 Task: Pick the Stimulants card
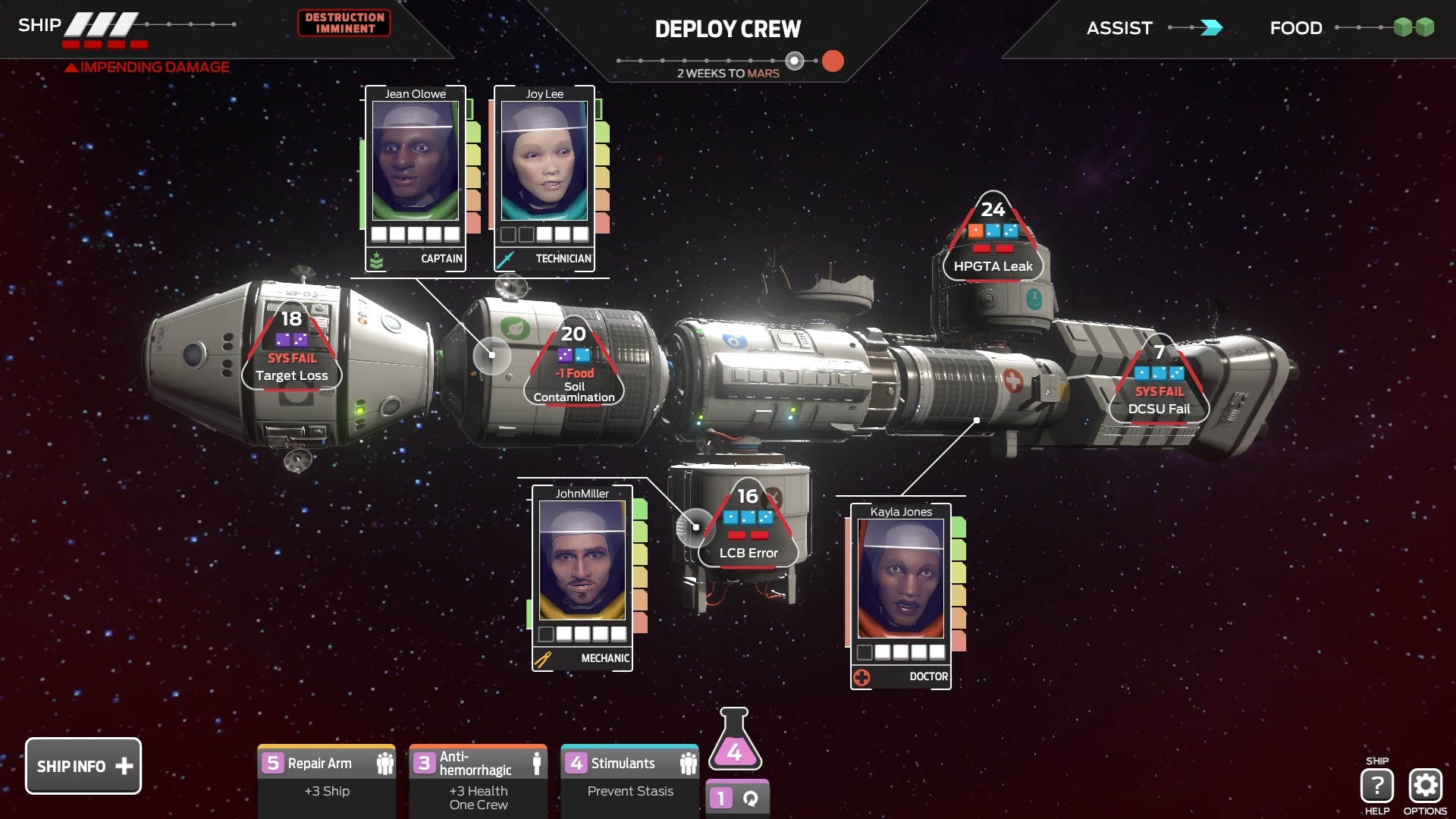629,779
